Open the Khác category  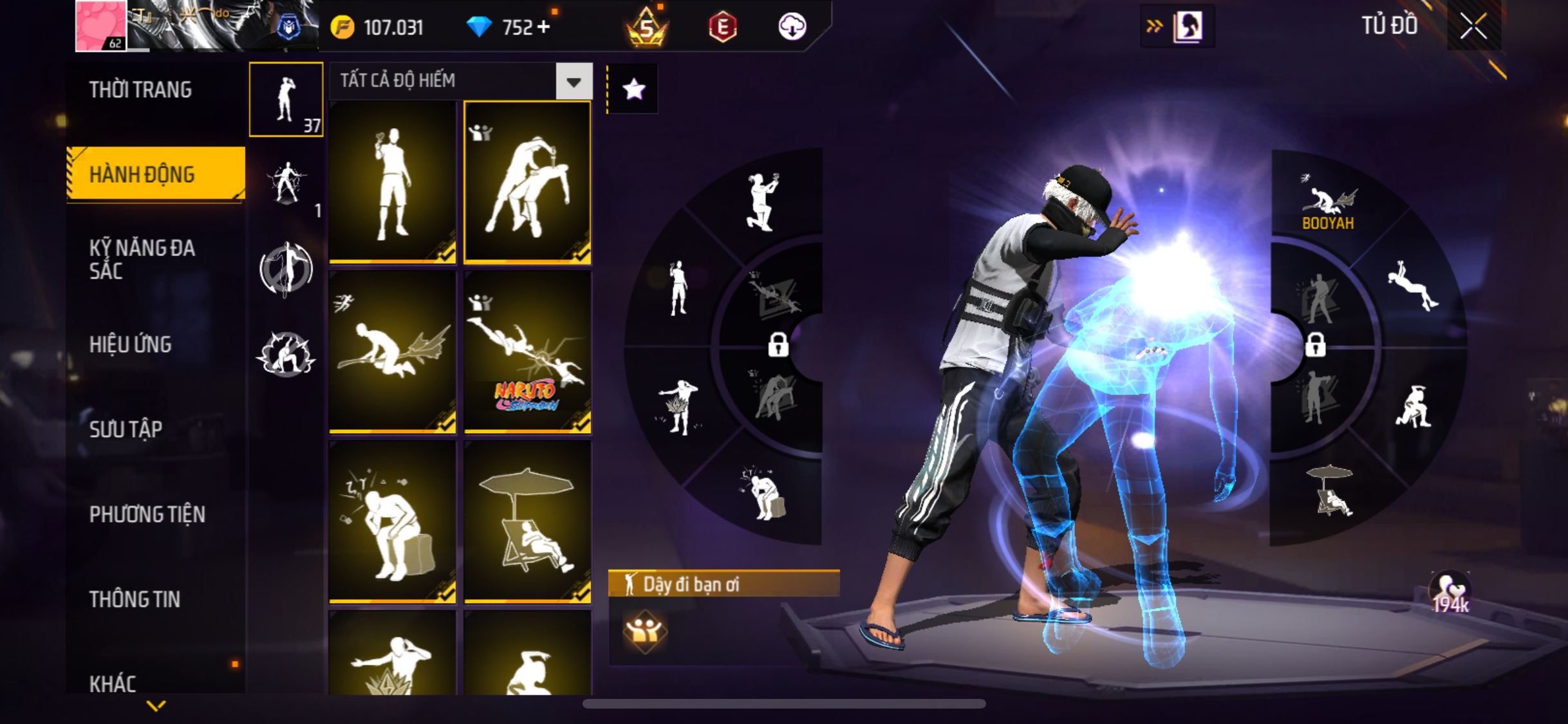tap(113, 683)
